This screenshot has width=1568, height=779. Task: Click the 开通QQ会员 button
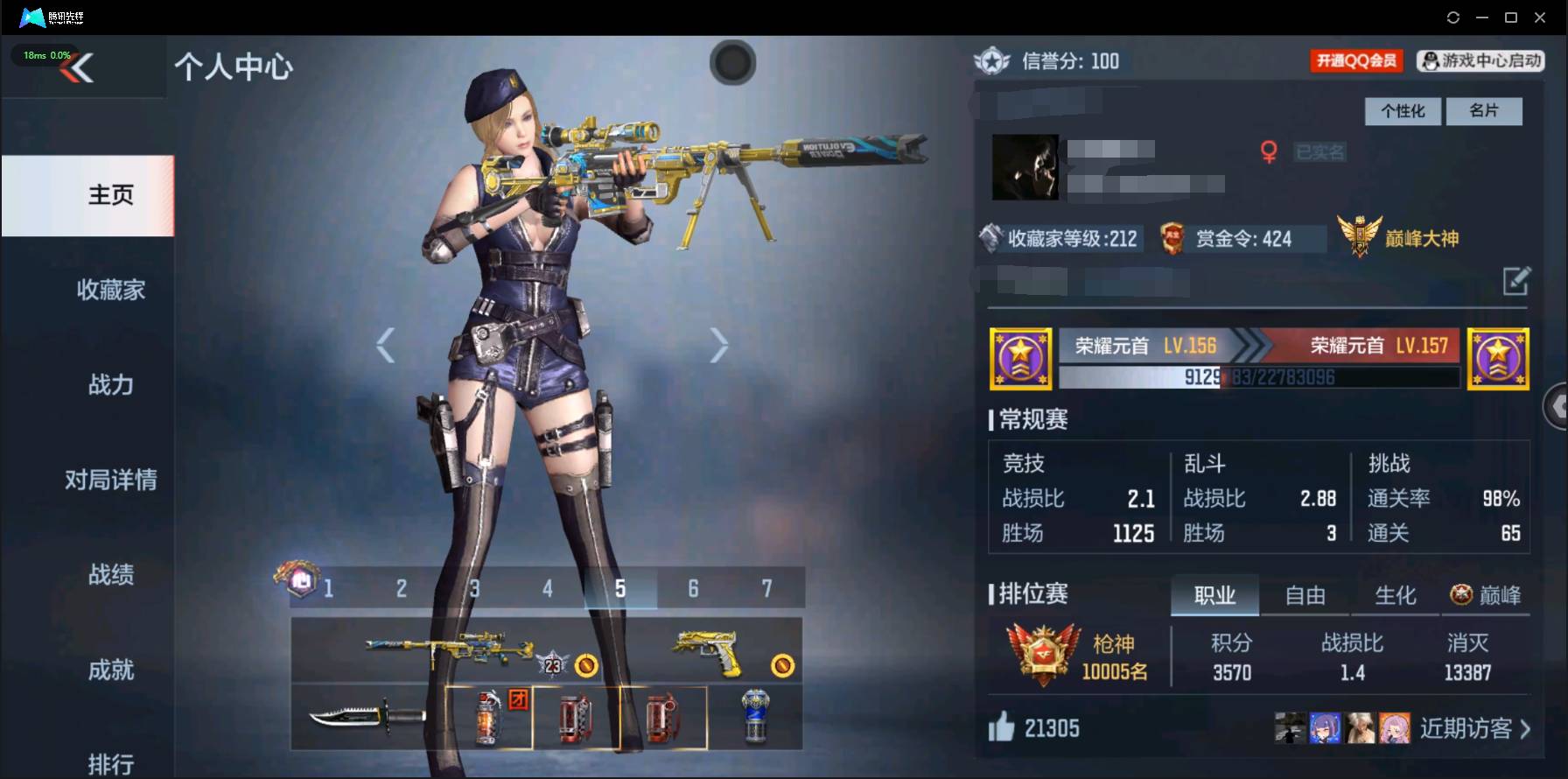tap(1355, 61)
